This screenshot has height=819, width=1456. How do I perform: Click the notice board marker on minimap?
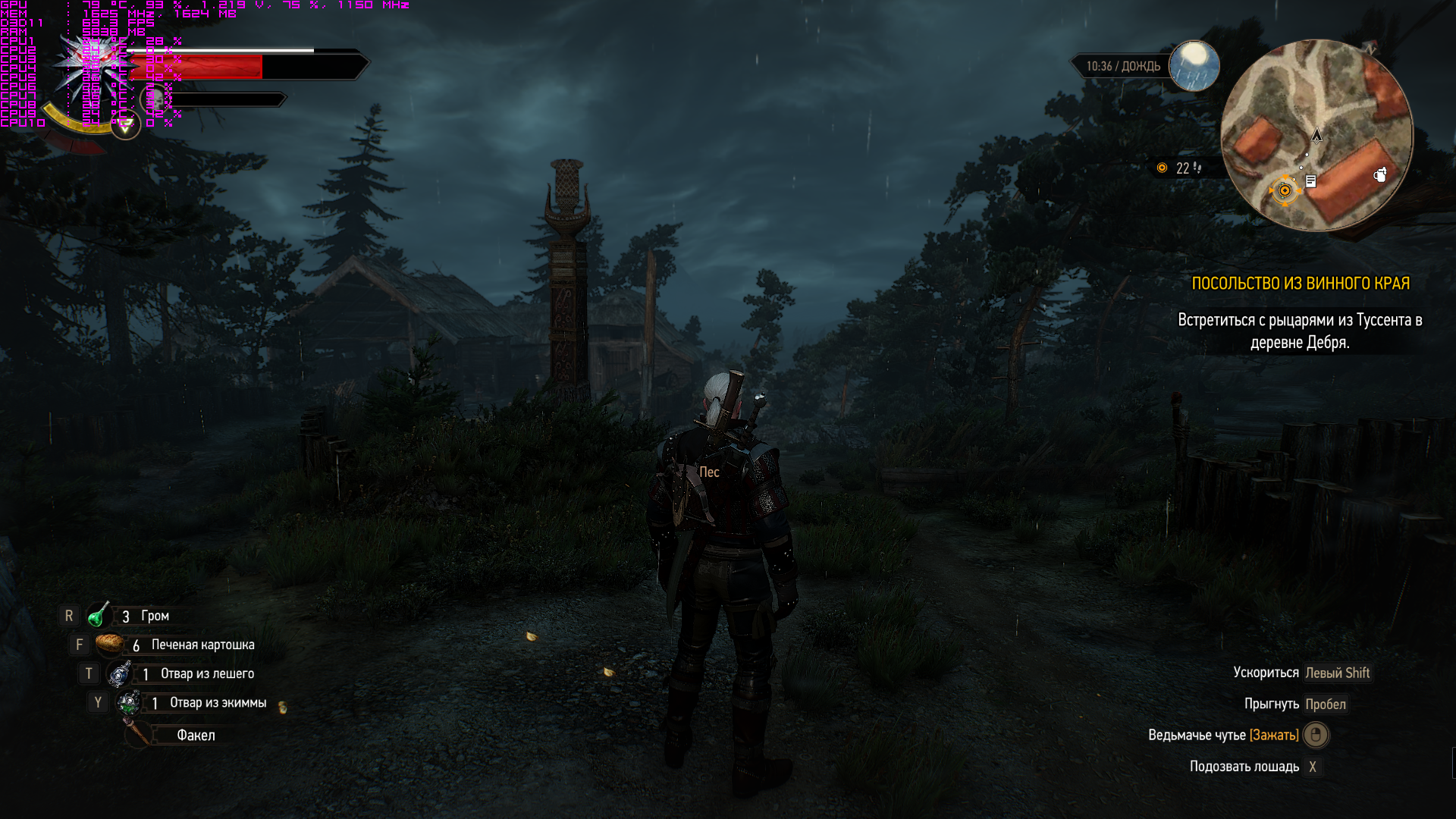(1310, 180)
